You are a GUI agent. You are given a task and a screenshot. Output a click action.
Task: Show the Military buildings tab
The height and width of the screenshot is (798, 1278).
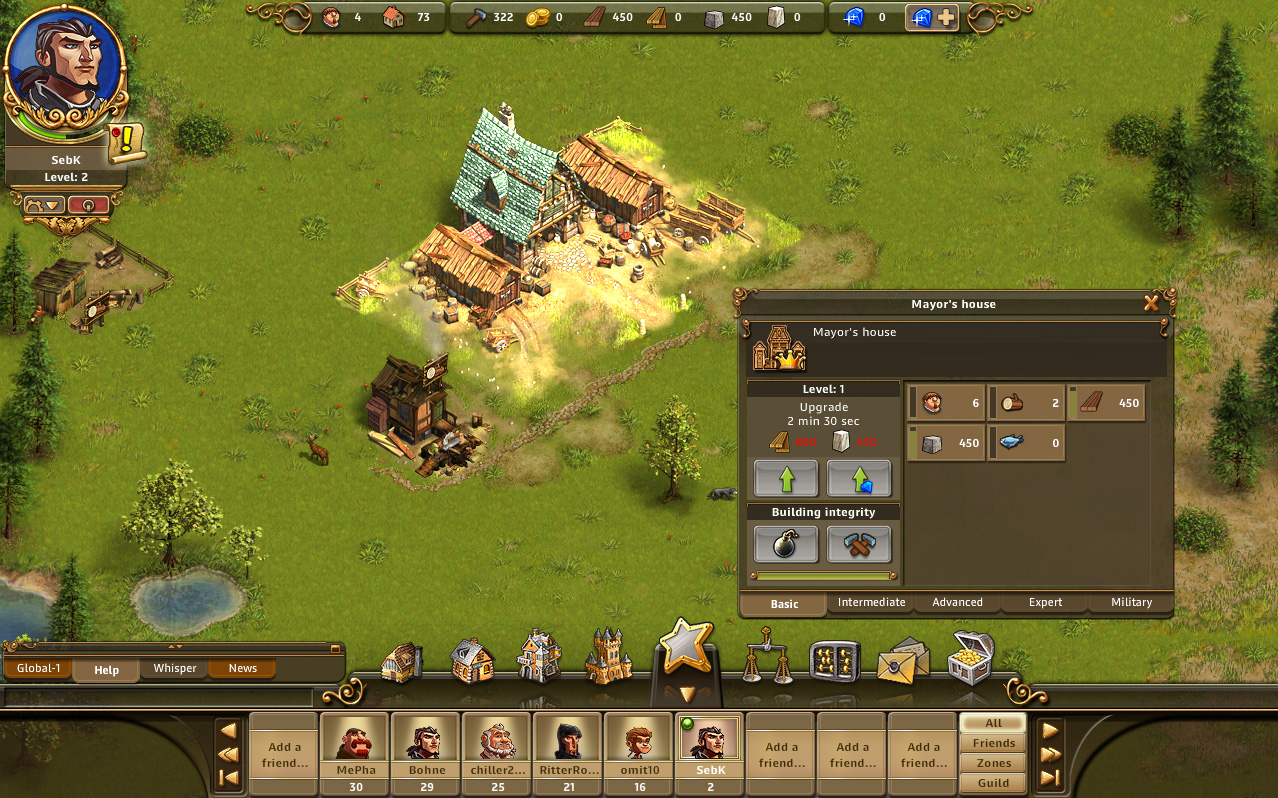(x=1131, y=603)
